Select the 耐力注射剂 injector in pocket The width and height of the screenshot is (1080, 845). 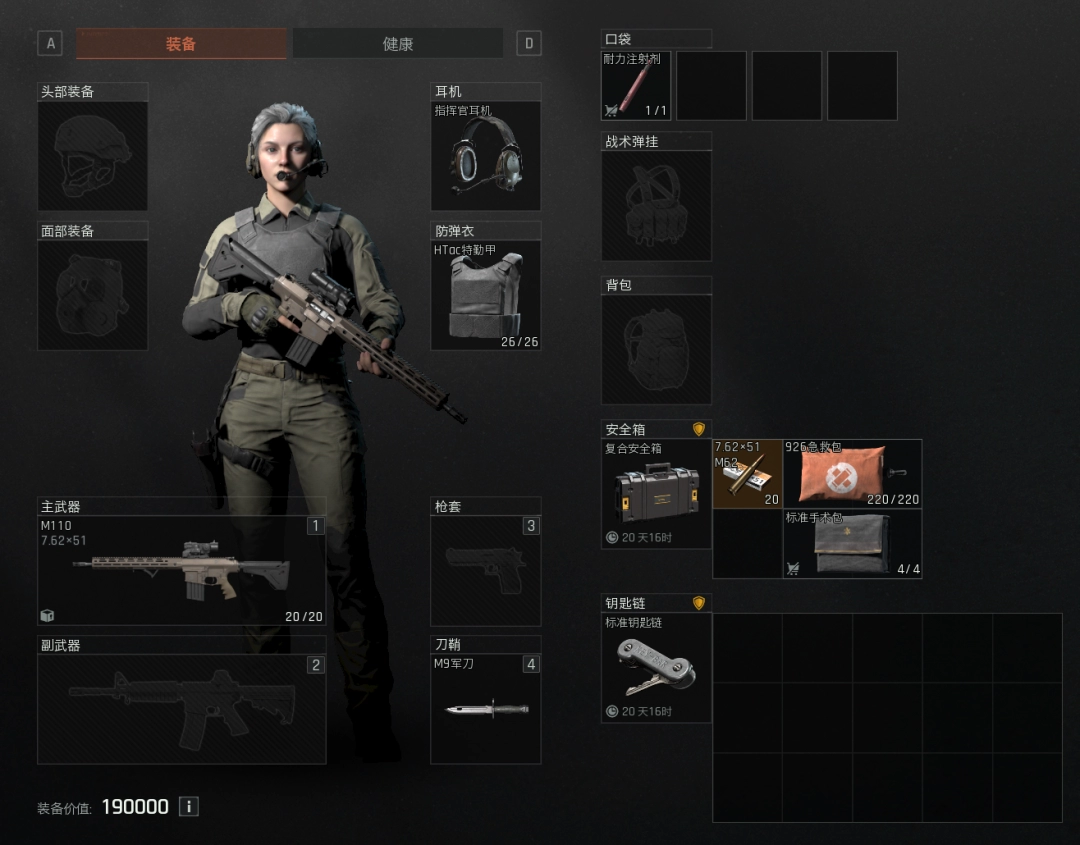[636, 86]
